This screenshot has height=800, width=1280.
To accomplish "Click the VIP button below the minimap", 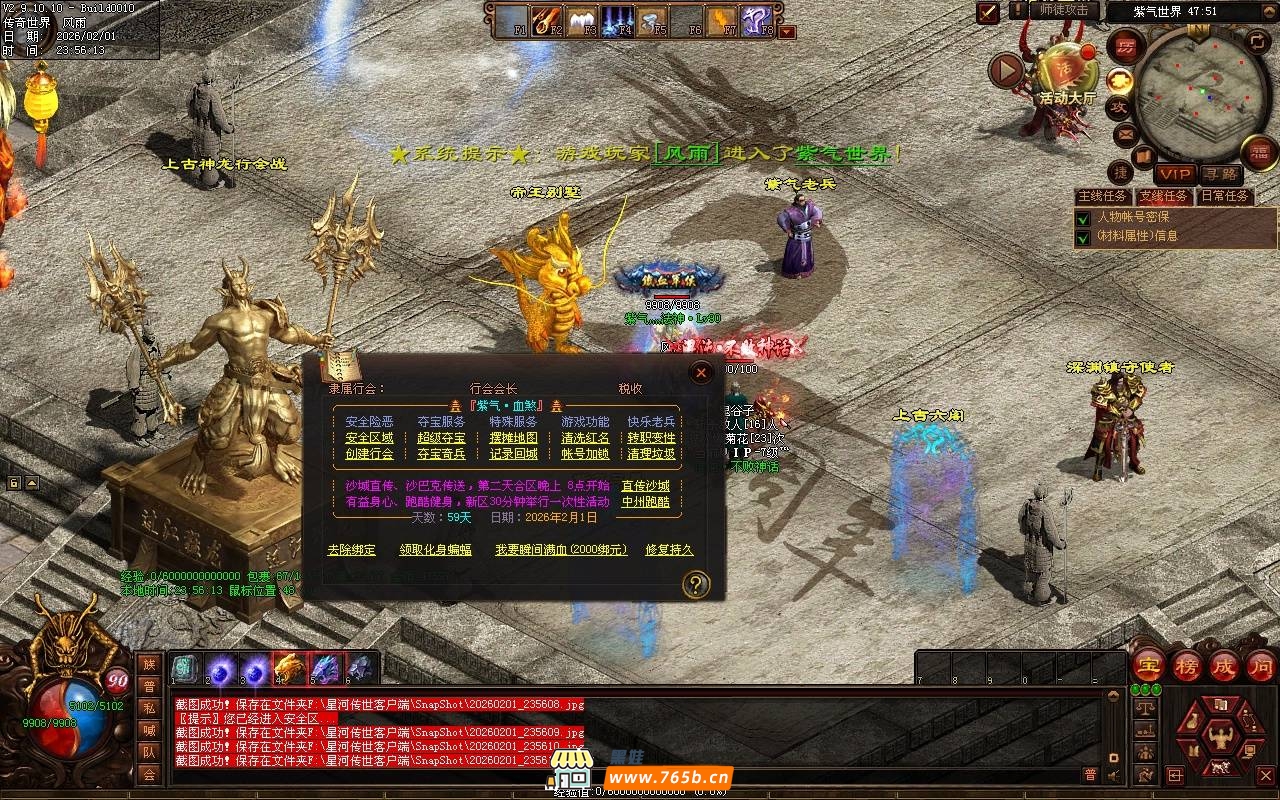I will click(x=1175, y=174).
